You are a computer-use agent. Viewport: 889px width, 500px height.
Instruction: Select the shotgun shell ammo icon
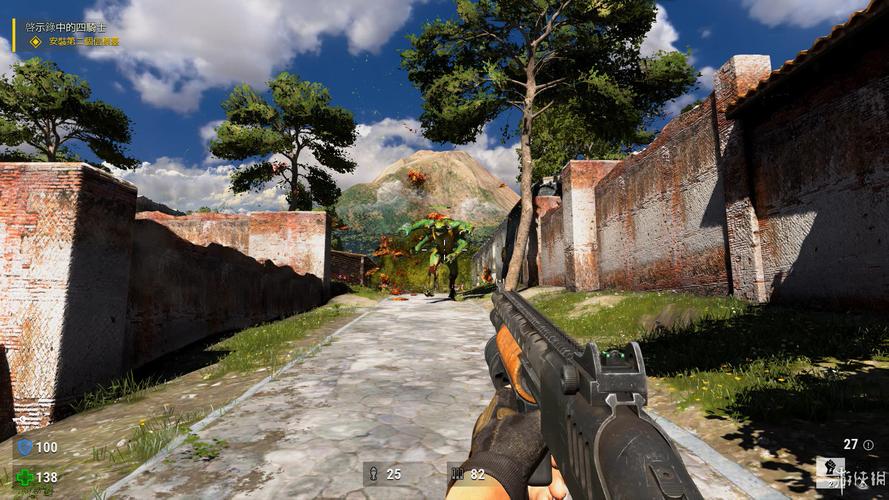pyautogui.click(x=372, y=474)
